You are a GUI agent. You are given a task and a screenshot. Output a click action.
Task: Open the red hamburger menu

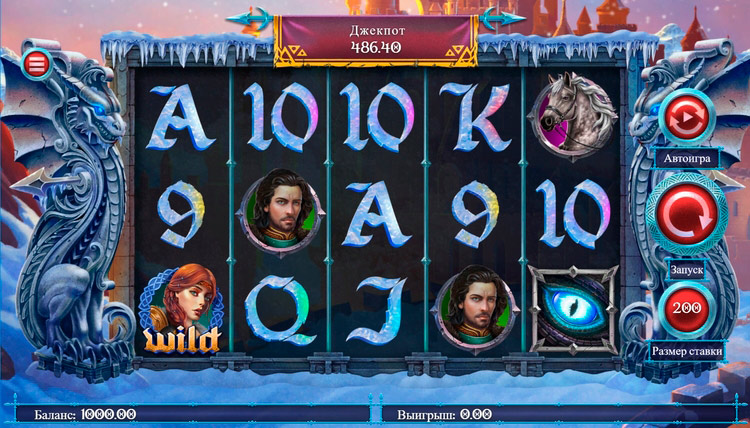click(38, 63)
